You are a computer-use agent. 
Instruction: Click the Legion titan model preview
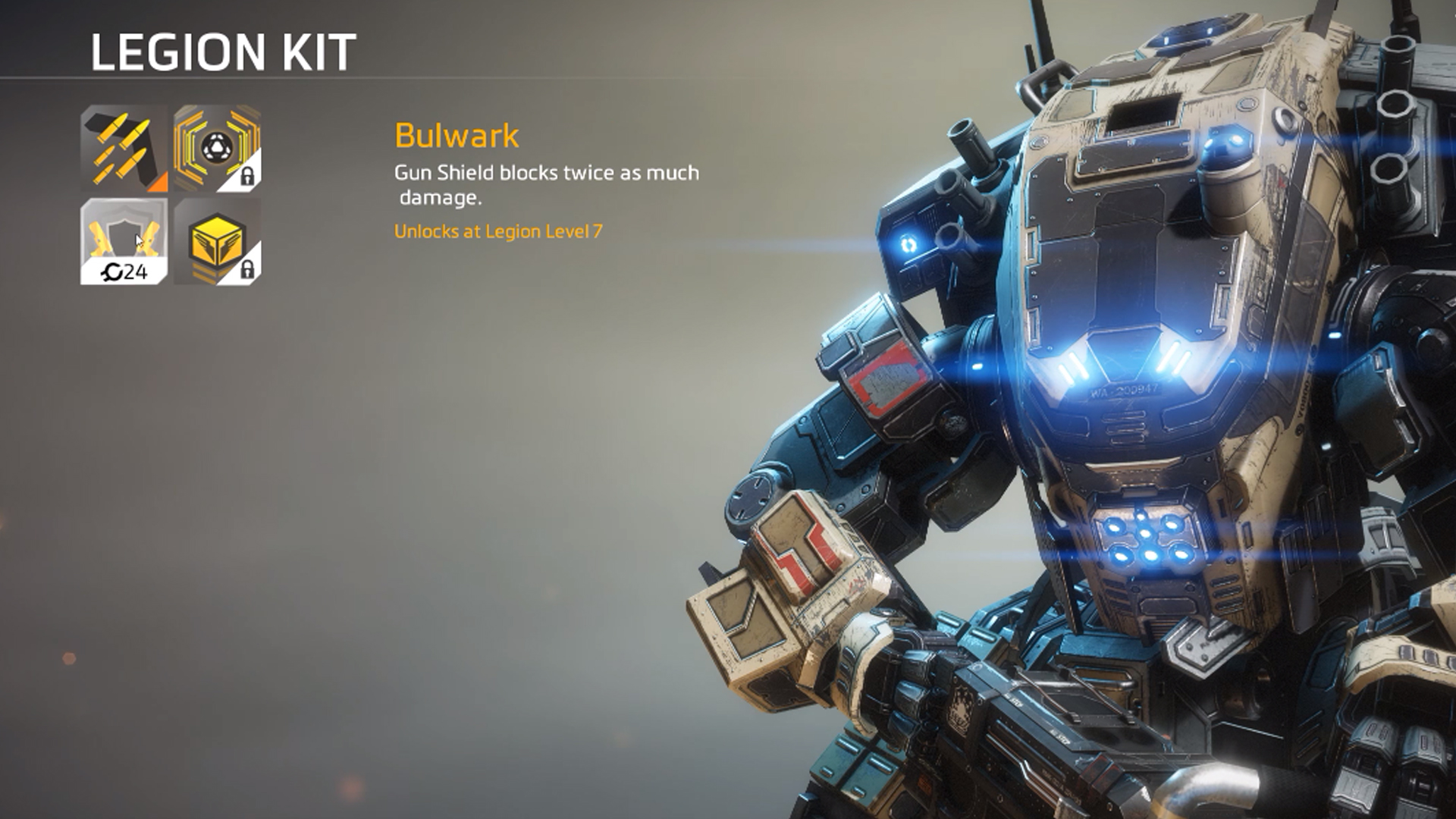click(1137, 379)
